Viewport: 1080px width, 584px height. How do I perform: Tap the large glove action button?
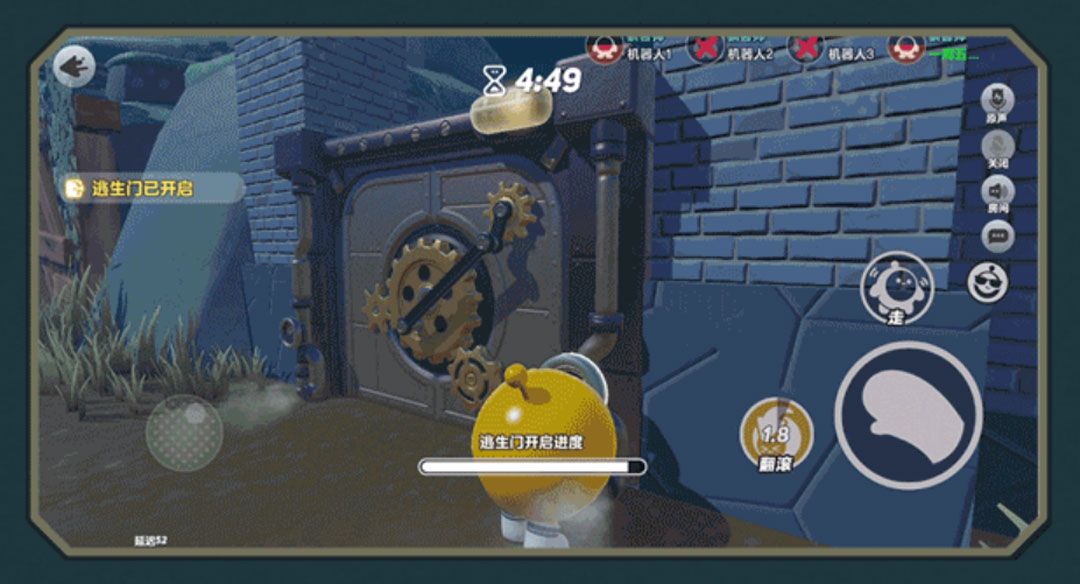pos(908,415)
